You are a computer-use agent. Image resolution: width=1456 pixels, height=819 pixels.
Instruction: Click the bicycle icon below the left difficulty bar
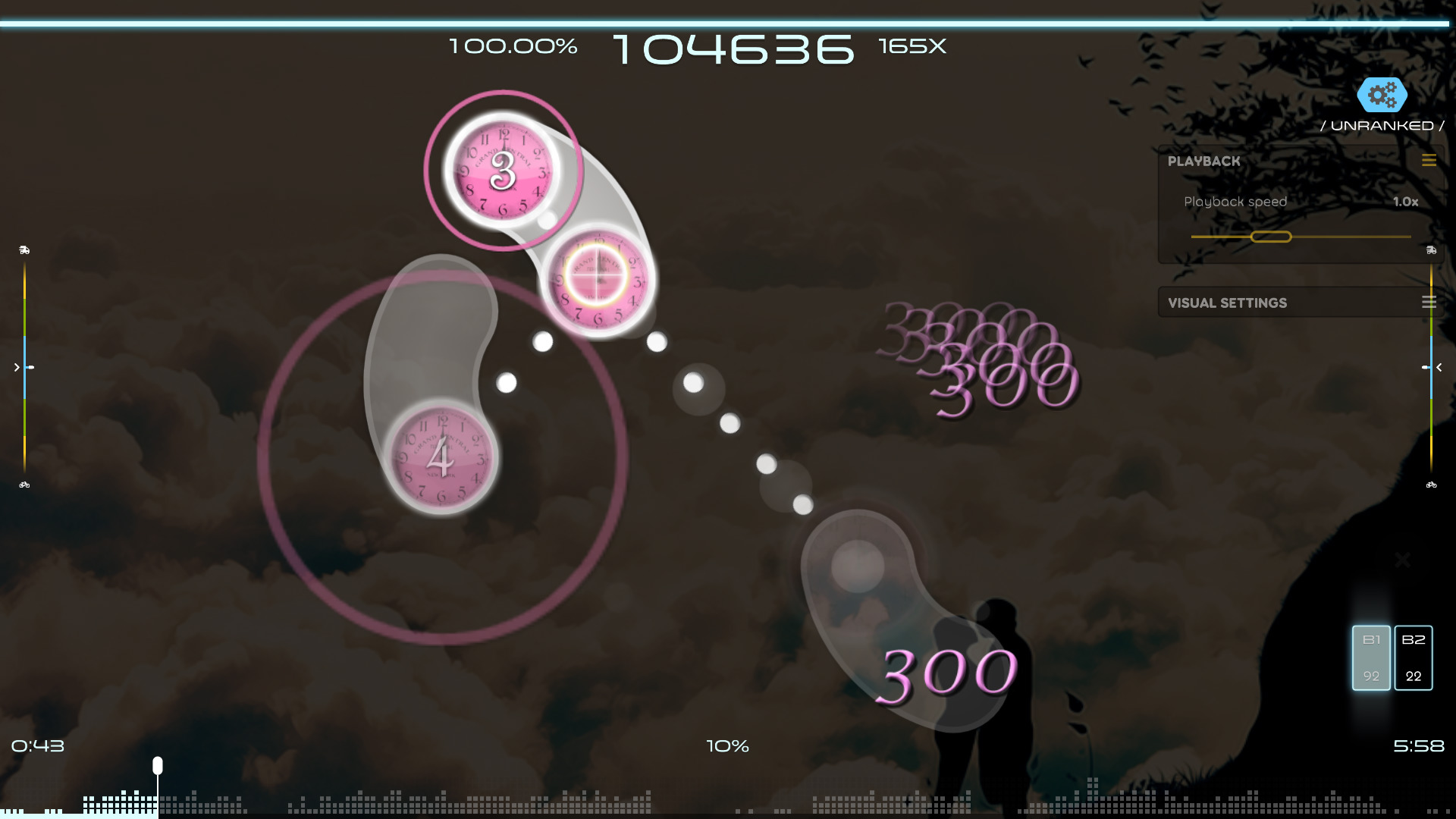(x=25, y=483)
